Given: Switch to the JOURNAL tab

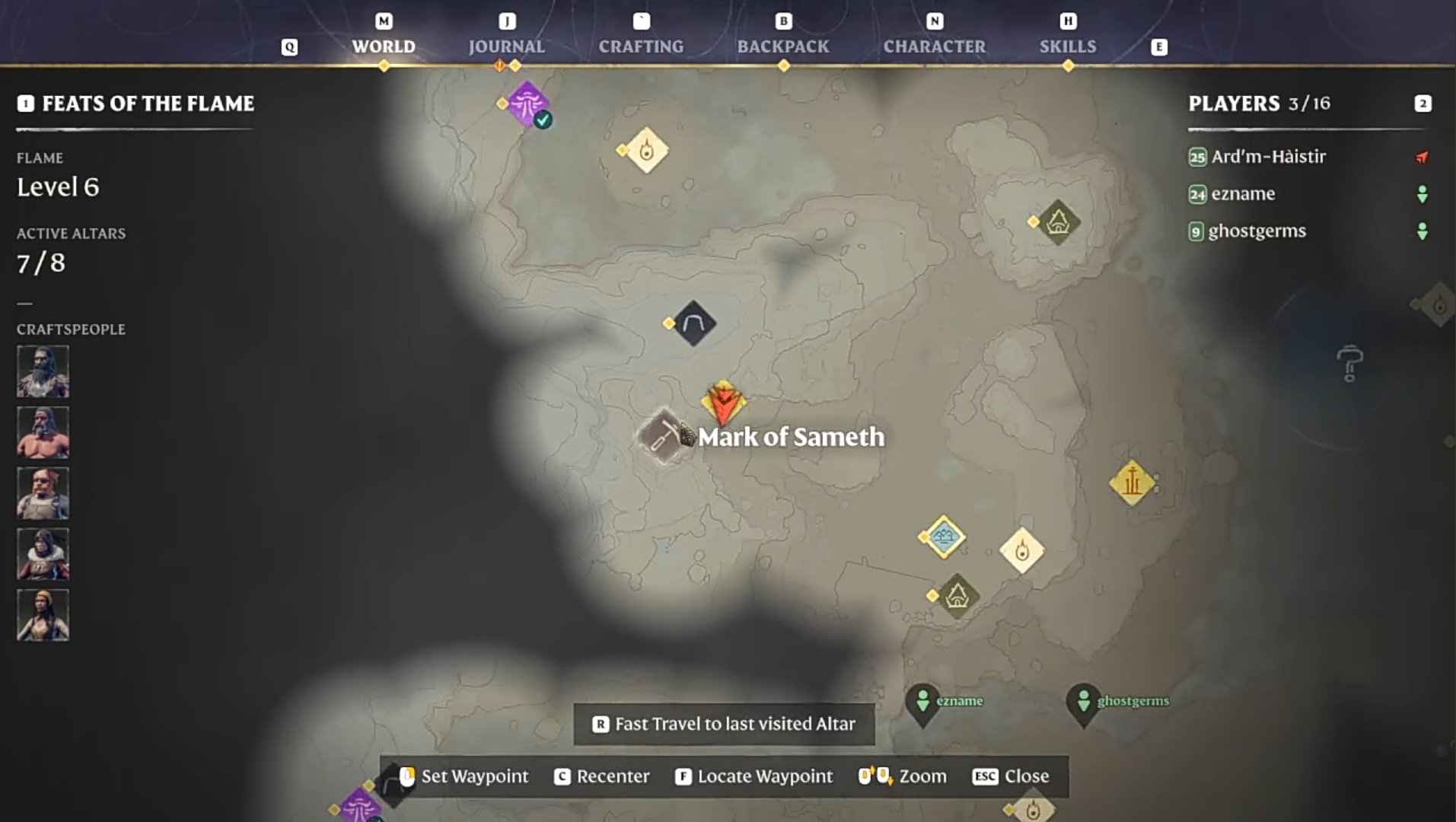Looking at the screenshot, I should (507, 46).
